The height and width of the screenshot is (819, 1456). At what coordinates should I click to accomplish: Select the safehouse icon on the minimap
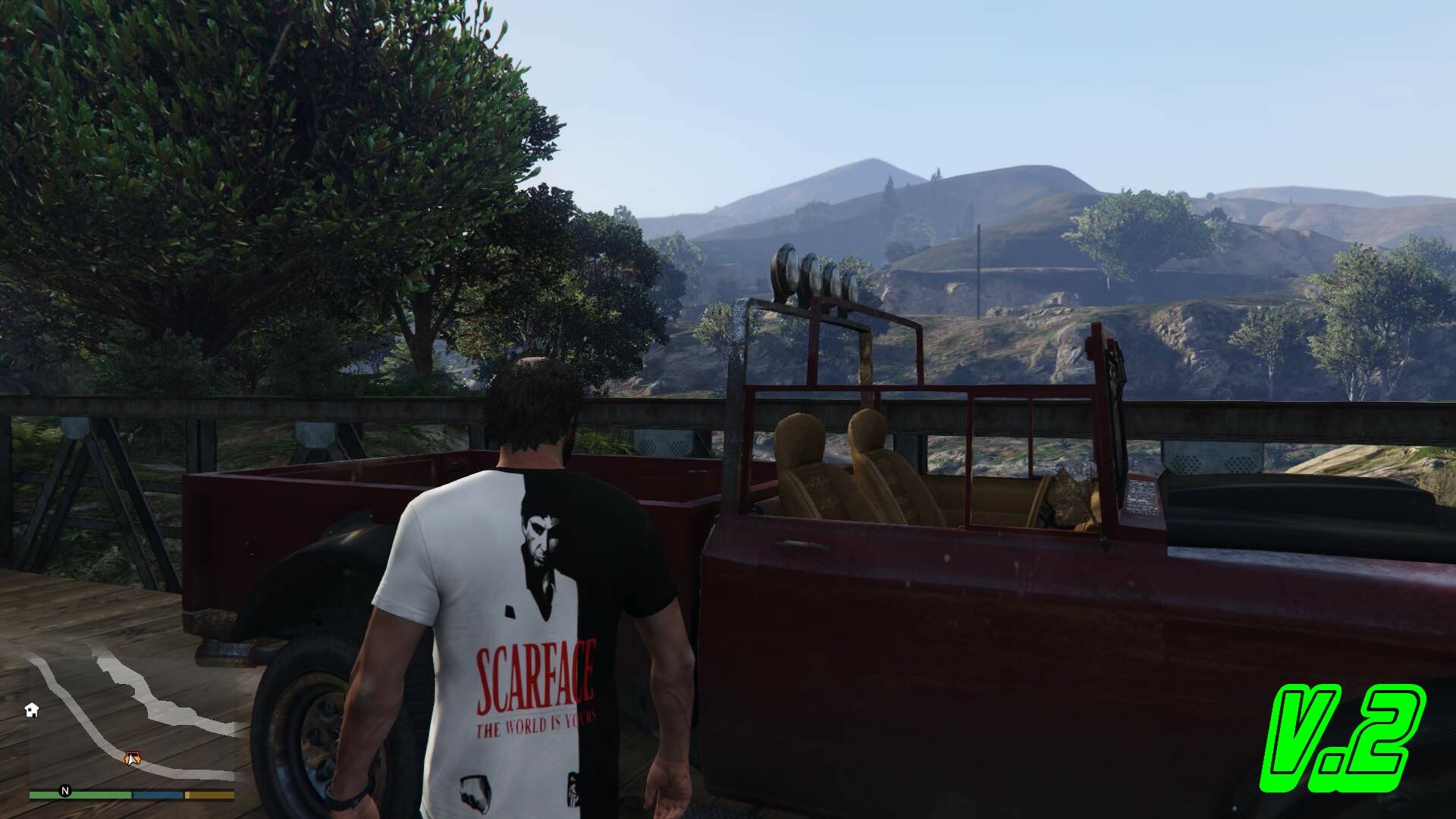[x=32, y=710]
